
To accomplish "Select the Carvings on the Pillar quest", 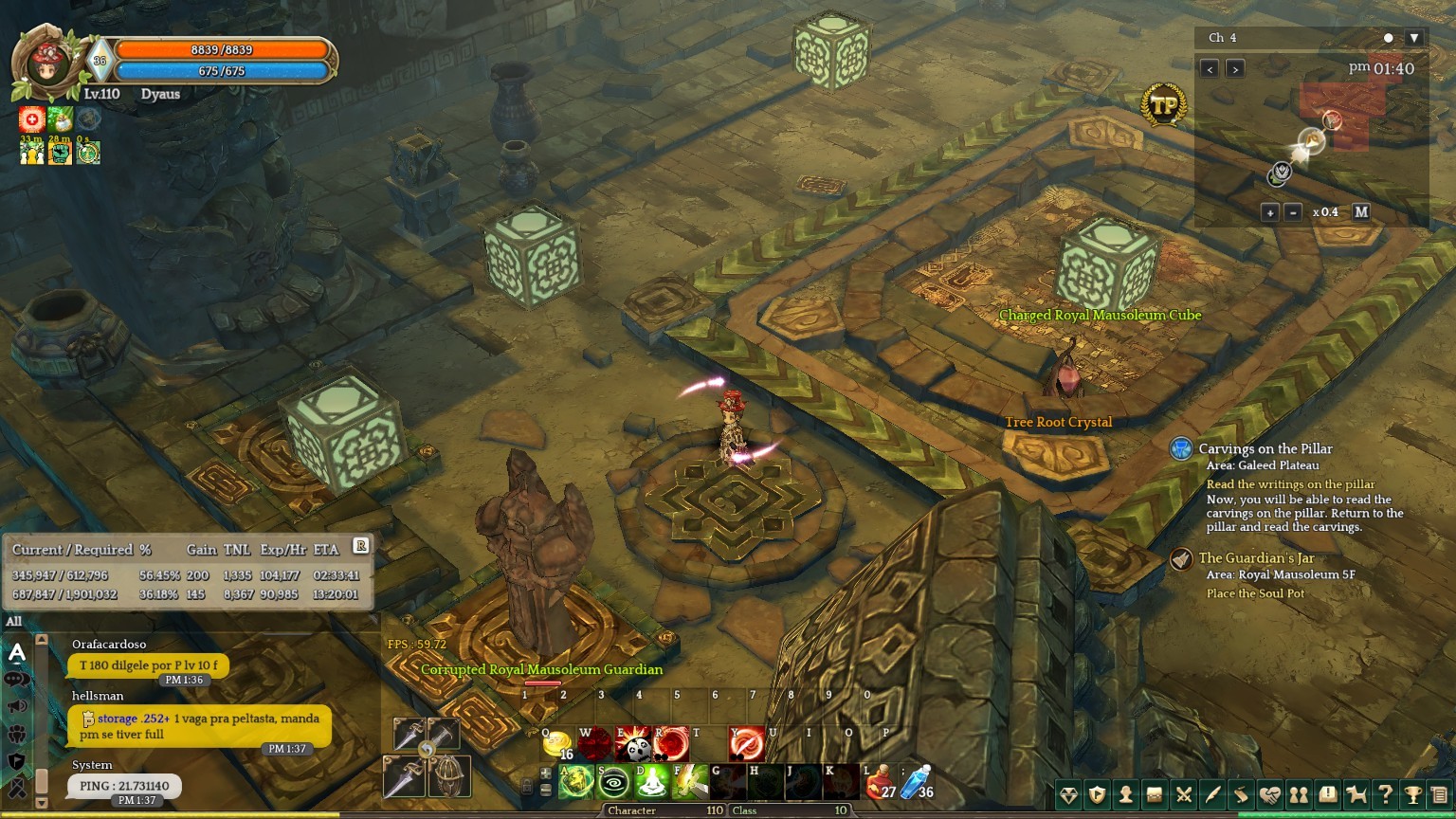I will (x=1265, y=449).
